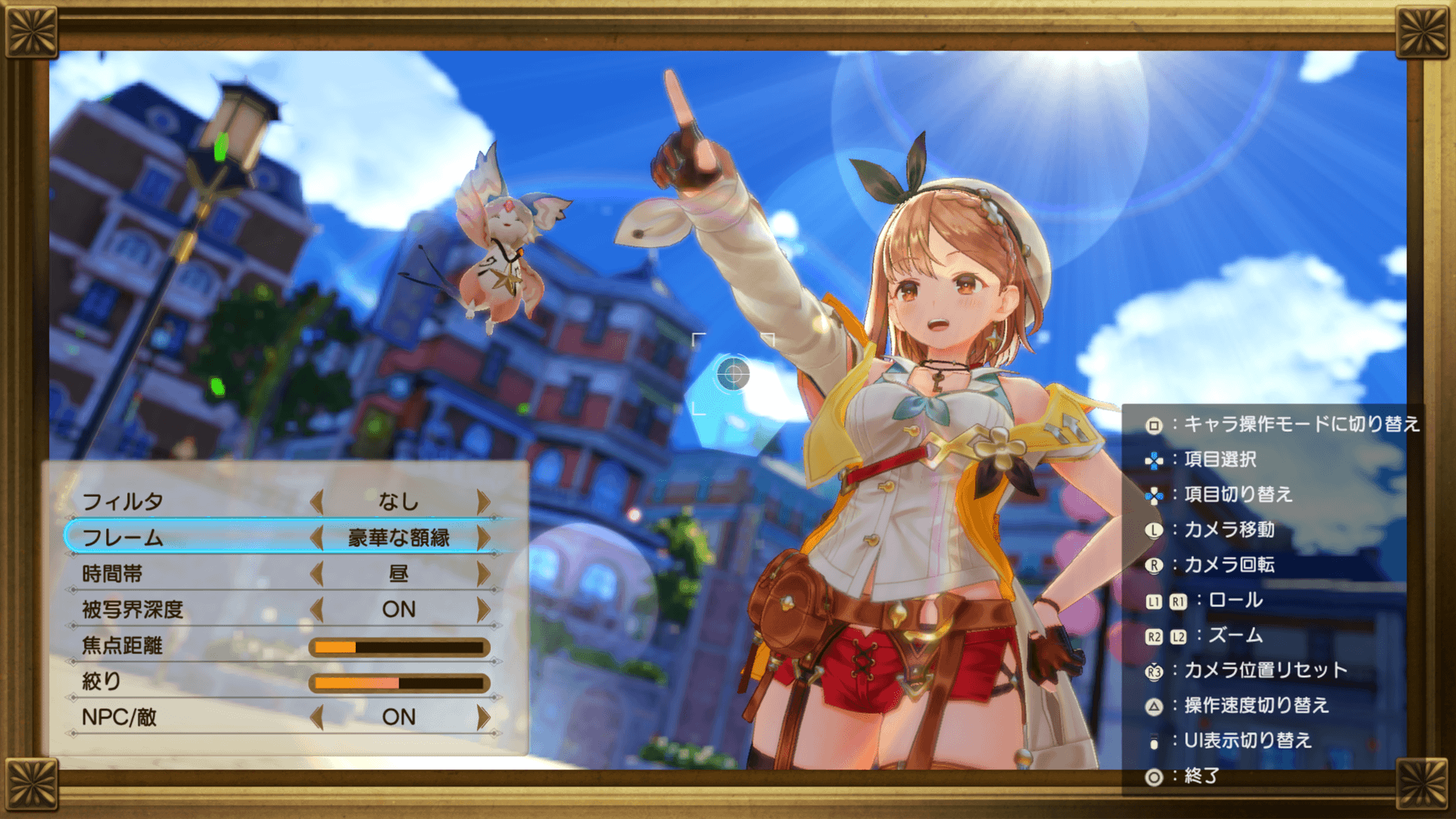Click the left arrow for フィルタ
This screenshot has width=1456, height=819.
[317, 501]
